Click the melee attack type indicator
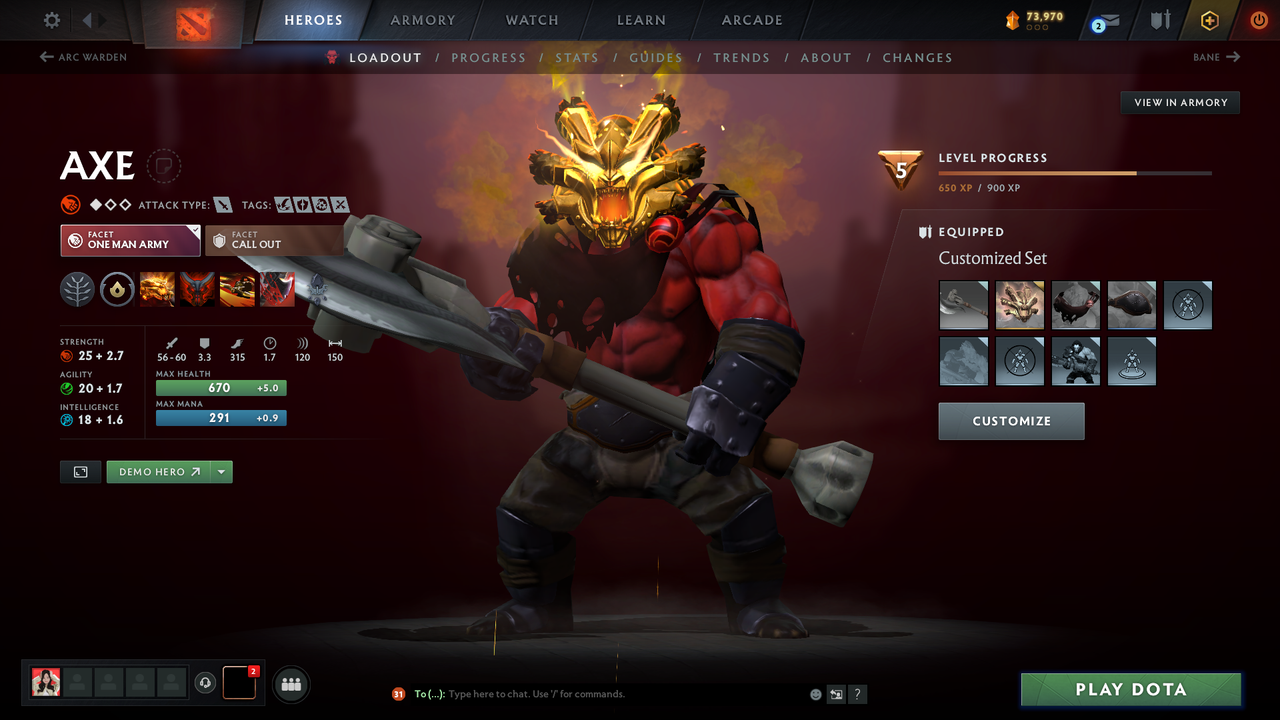 tap(223, 204)
